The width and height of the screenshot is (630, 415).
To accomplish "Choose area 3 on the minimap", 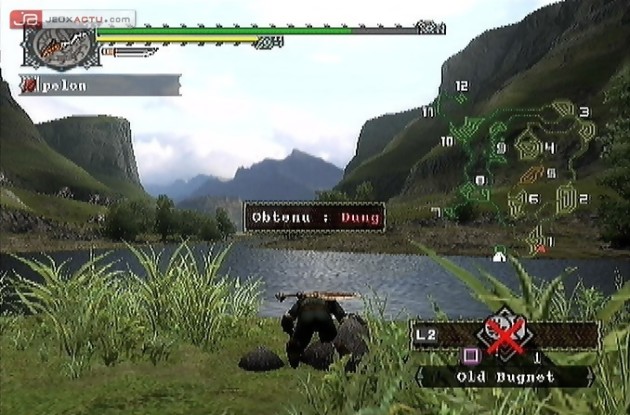I will (584, 112).
